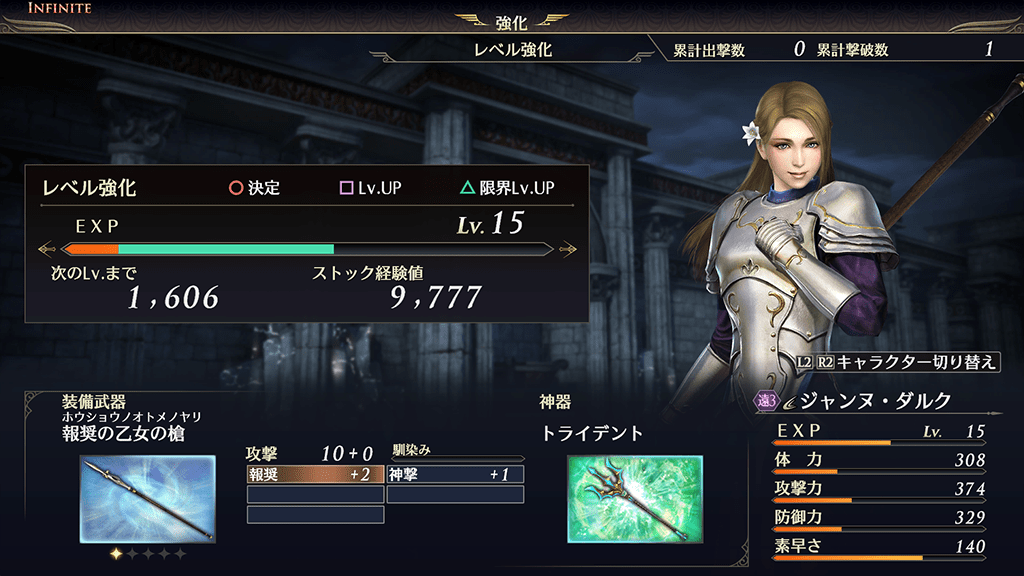Click the EXP bar's right arrow

coord(568,249)
